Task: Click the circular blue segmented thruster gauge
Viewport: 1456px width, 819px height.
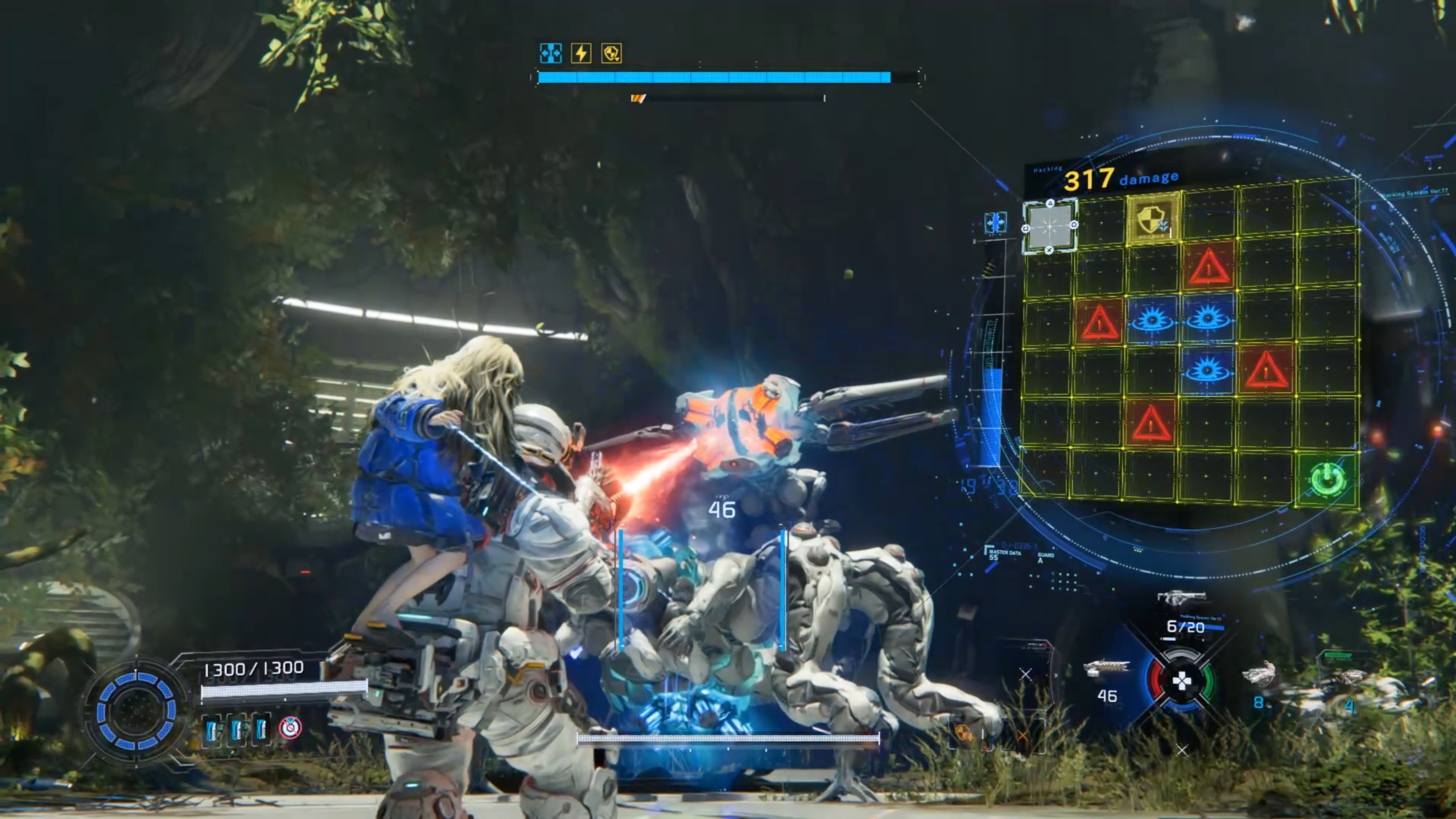Action: click(136, 710)
